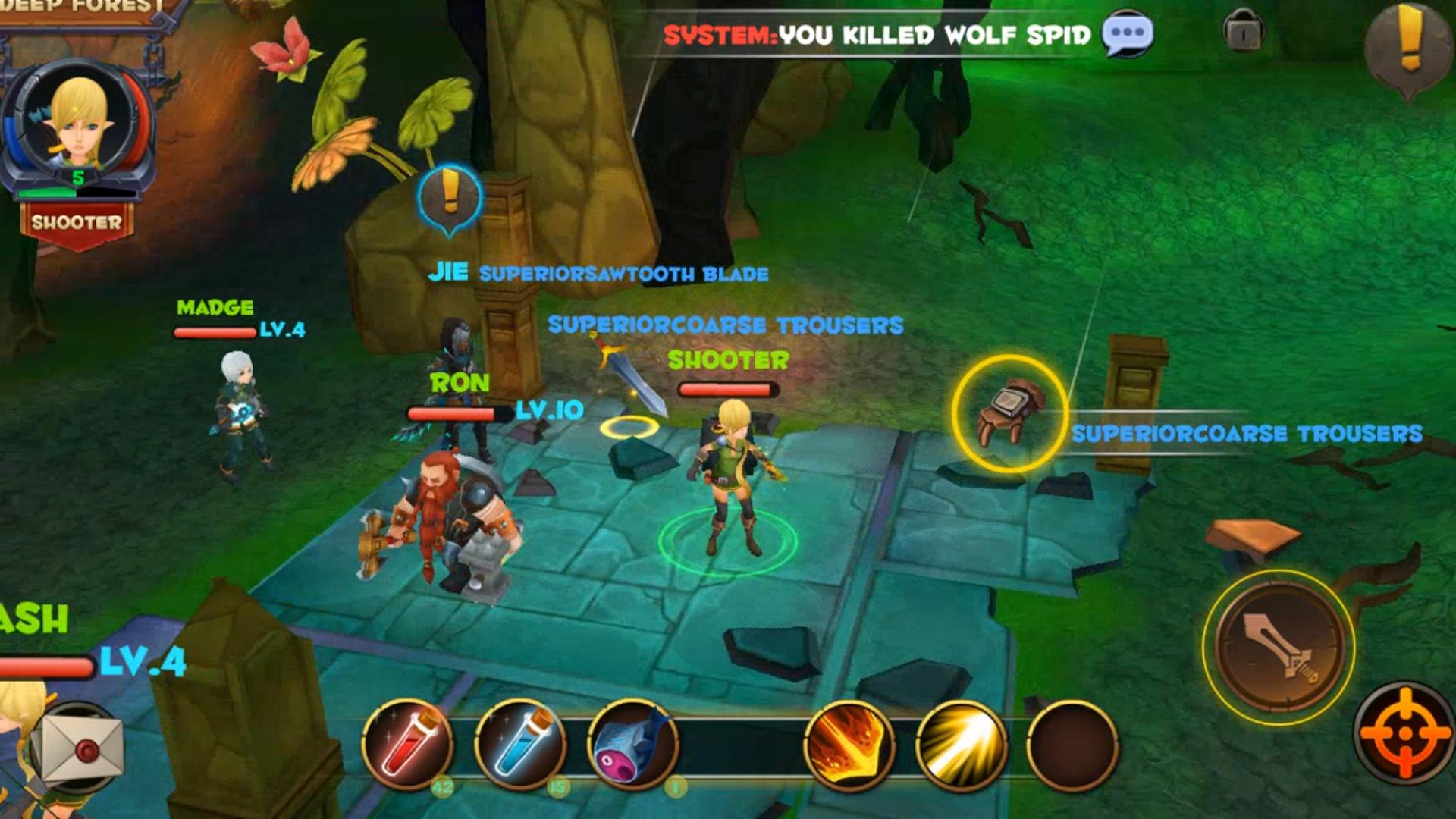1456x819 pixels.
Task: Open the chat speech bubble
Action: click(1127, 33)
